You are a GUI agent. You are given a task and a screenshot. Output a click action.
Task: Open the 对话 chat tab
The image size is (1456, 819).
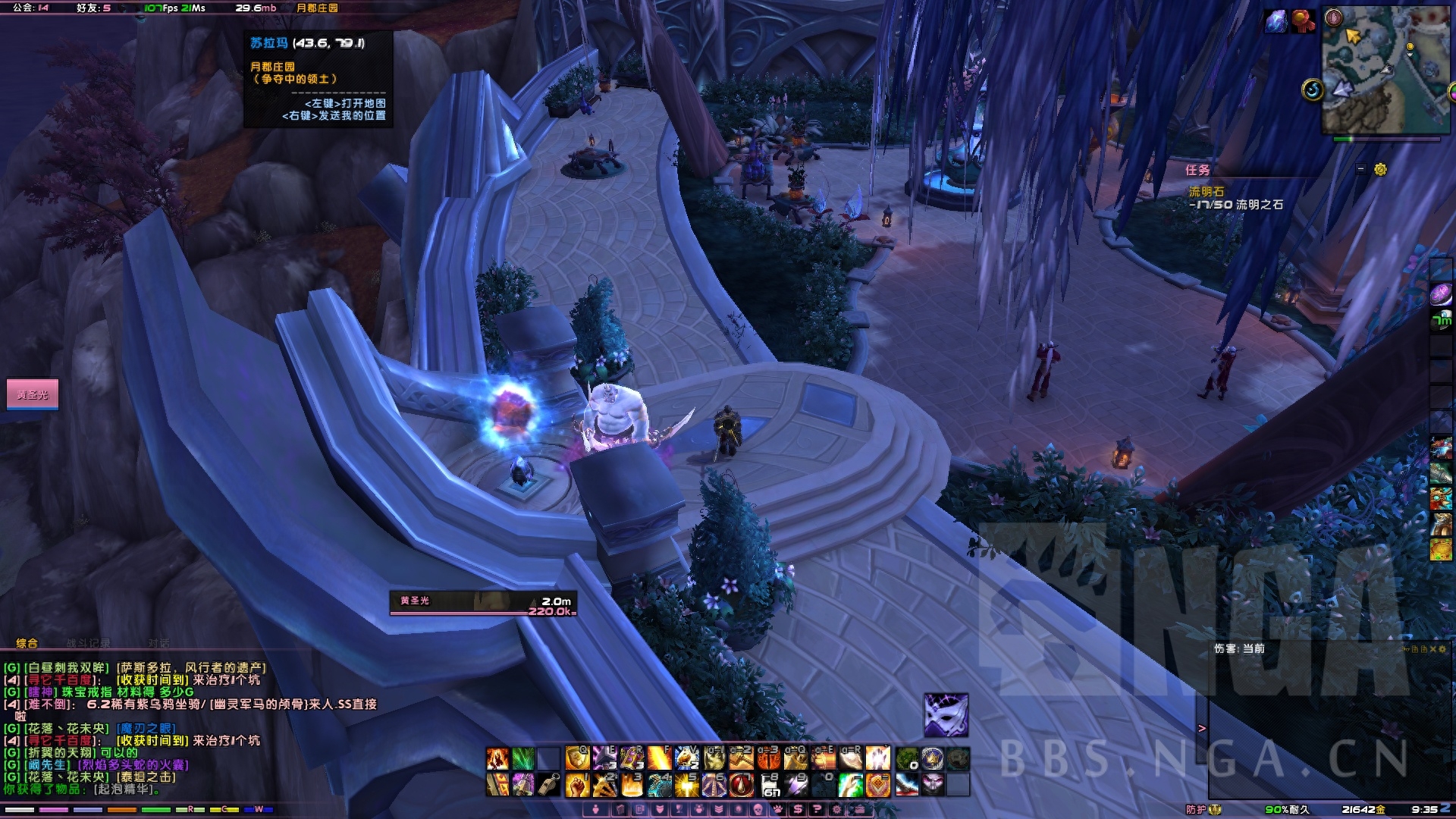(x=158, y=643)
